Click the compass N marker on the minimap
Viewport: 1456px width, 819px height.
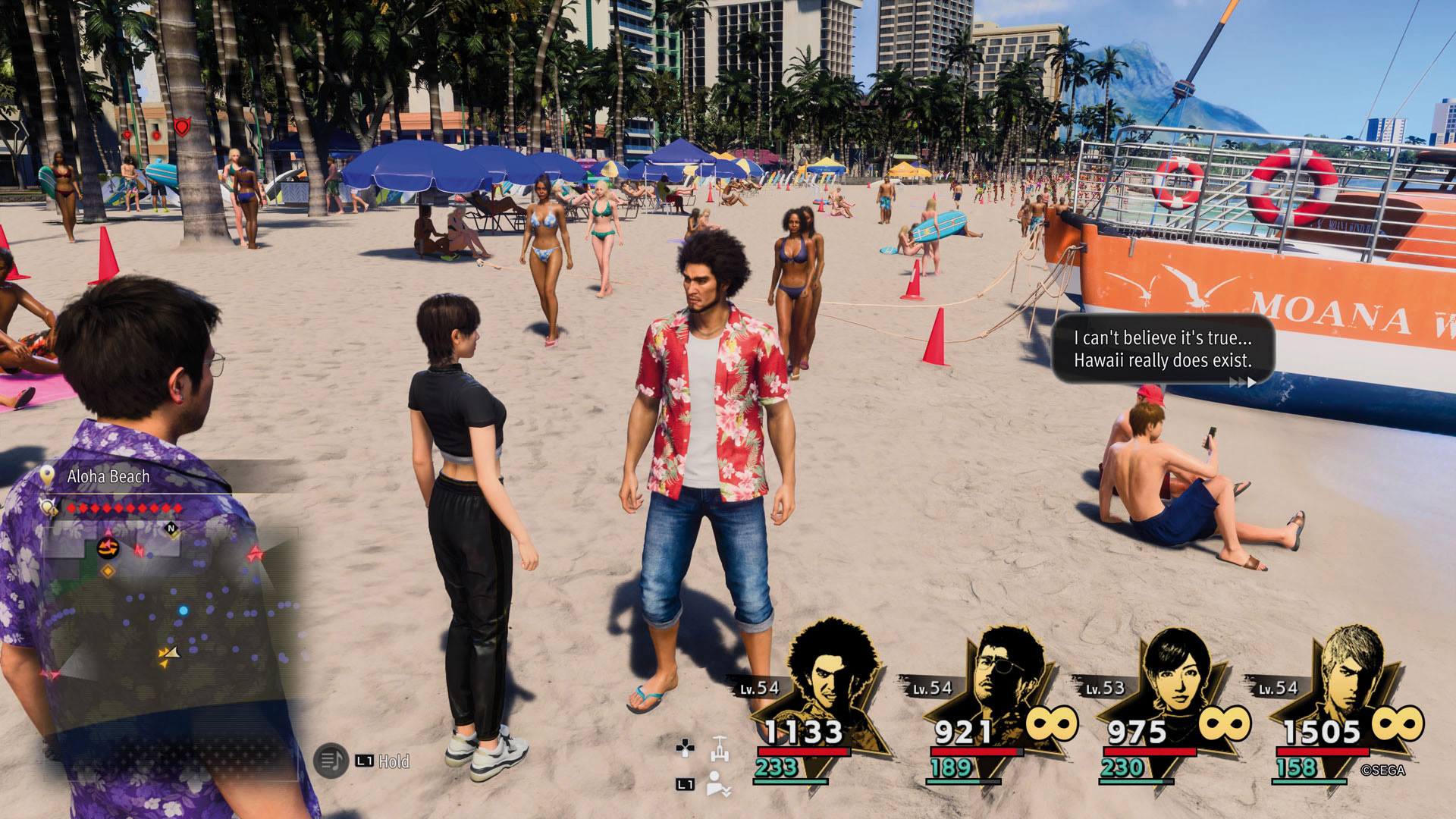coord(171,529)
